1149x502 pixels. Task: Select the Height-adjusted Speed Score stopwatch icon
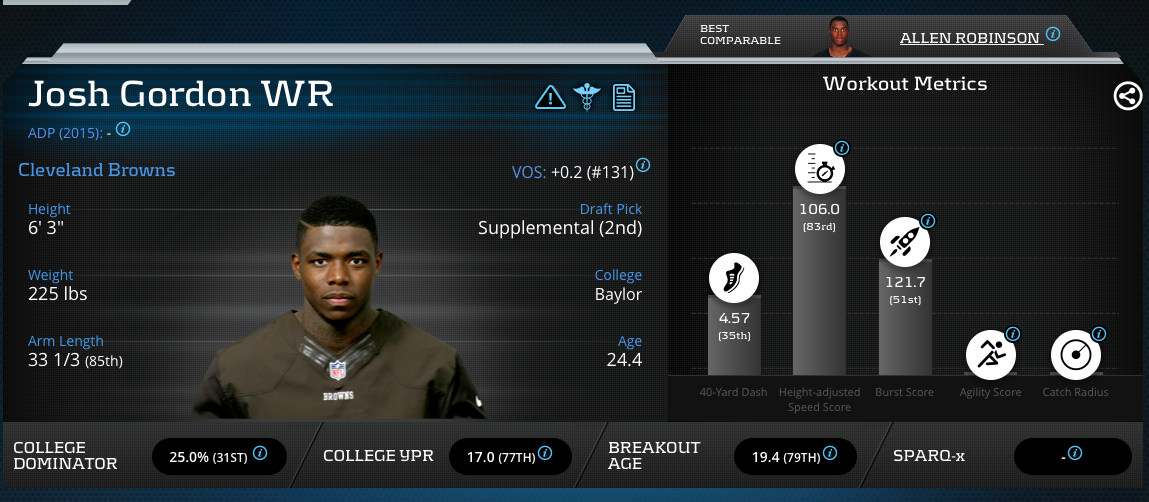[820, 169]
